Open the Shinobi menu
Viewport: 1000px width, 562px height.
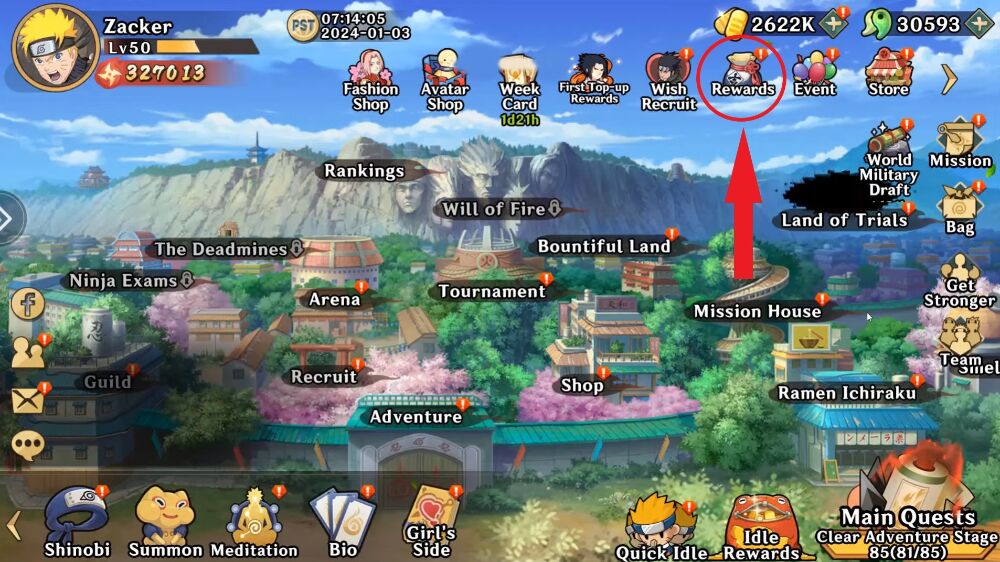[77, 520]
